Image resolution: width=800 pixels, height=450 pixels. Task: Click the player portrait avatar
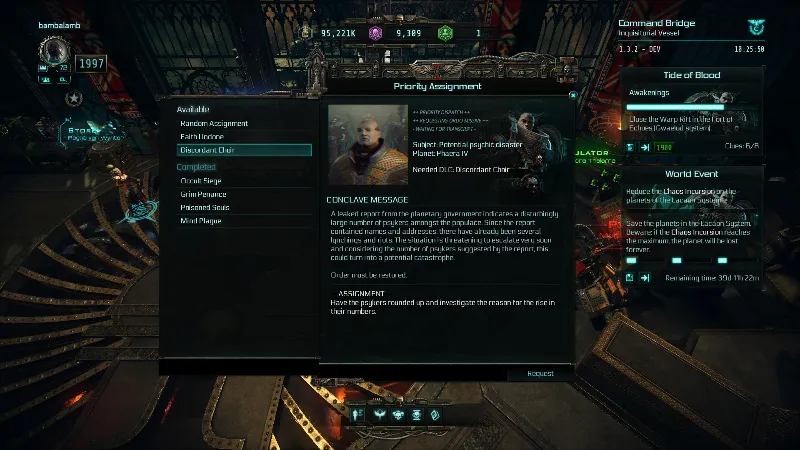(54, 50)
